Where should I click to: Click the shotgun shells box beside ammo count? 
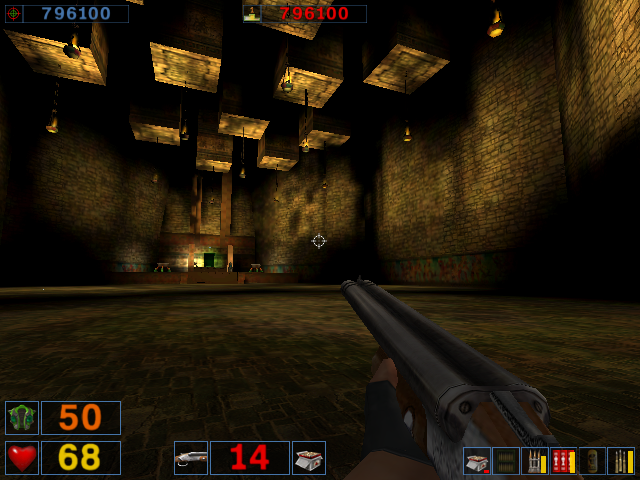(x=309, y=457)
